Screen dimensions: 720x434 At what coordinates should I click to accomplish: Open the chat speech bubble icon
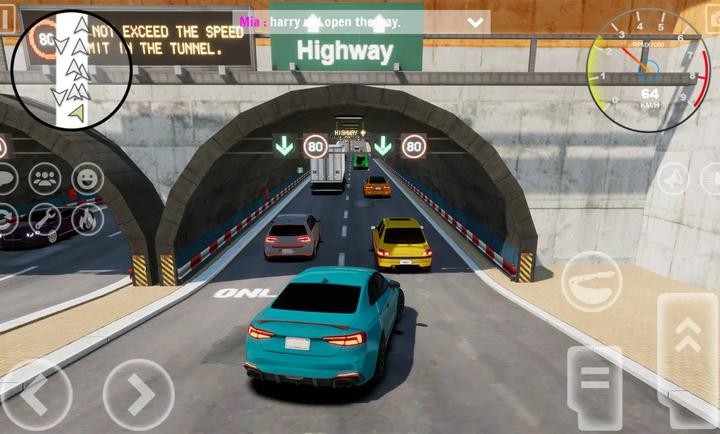5,179
